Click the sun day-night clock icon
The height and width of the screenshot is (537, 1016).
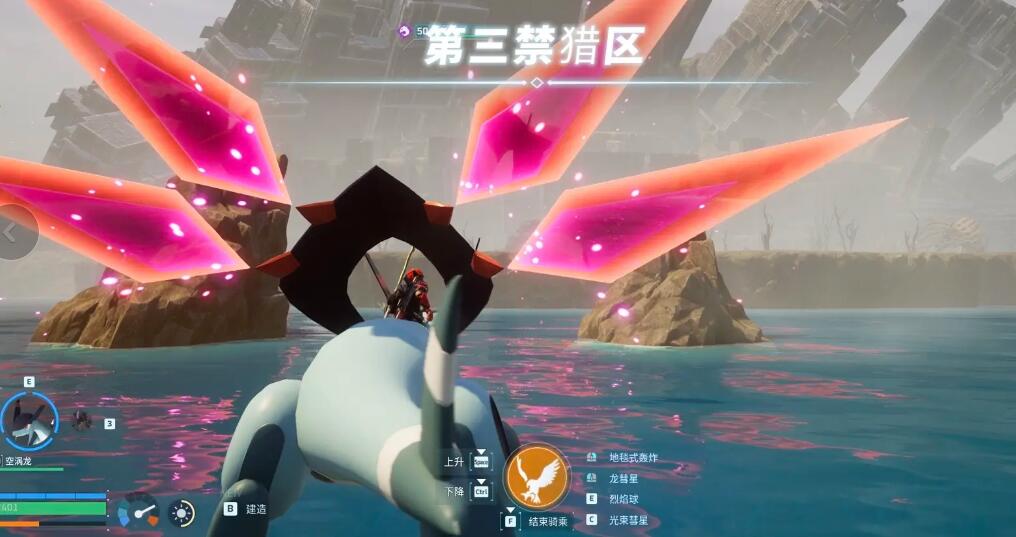(181, 513)
